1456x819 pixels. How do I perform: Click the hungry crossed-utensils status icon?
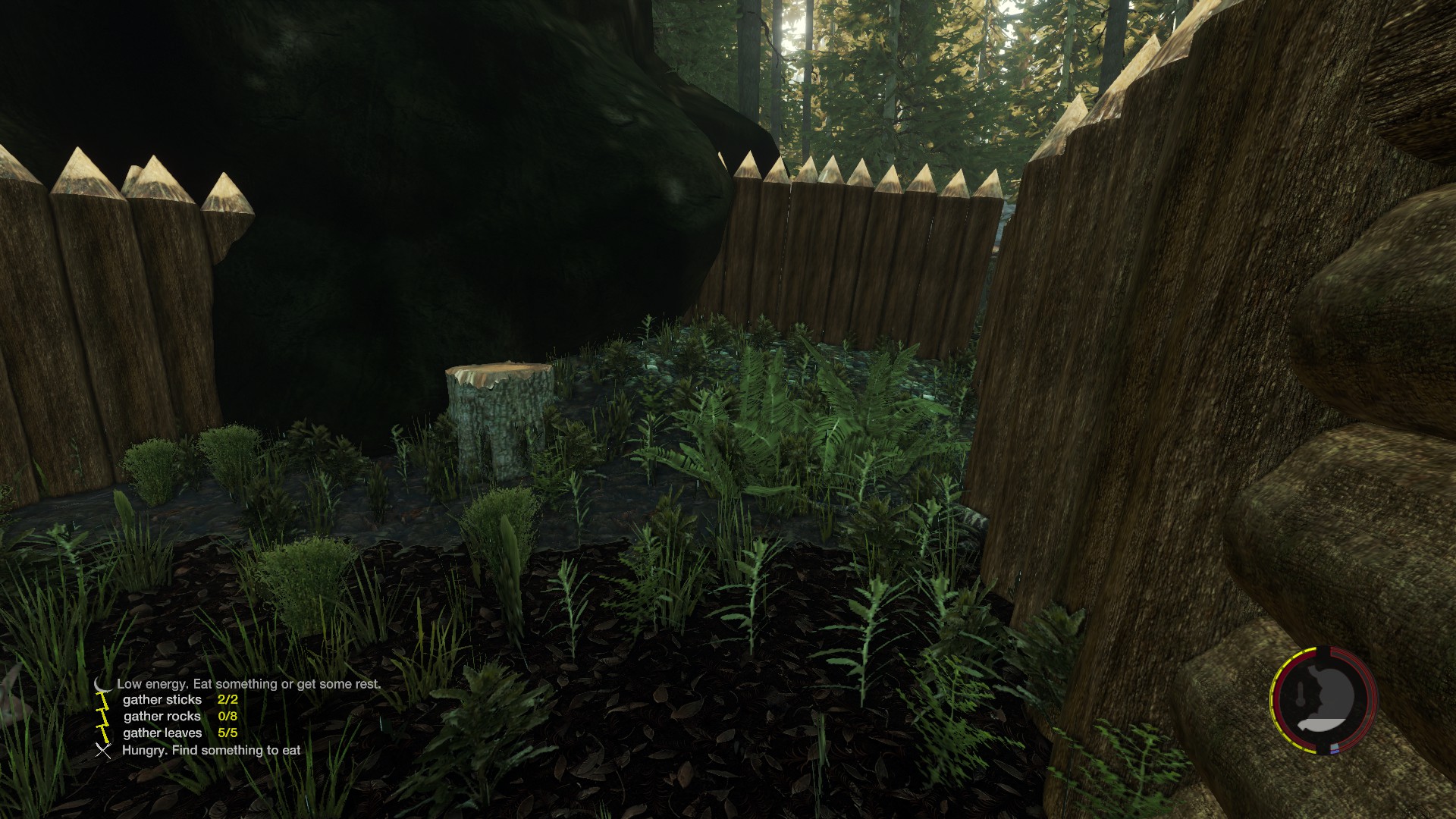pyautogui.click(x=103, y=751)
